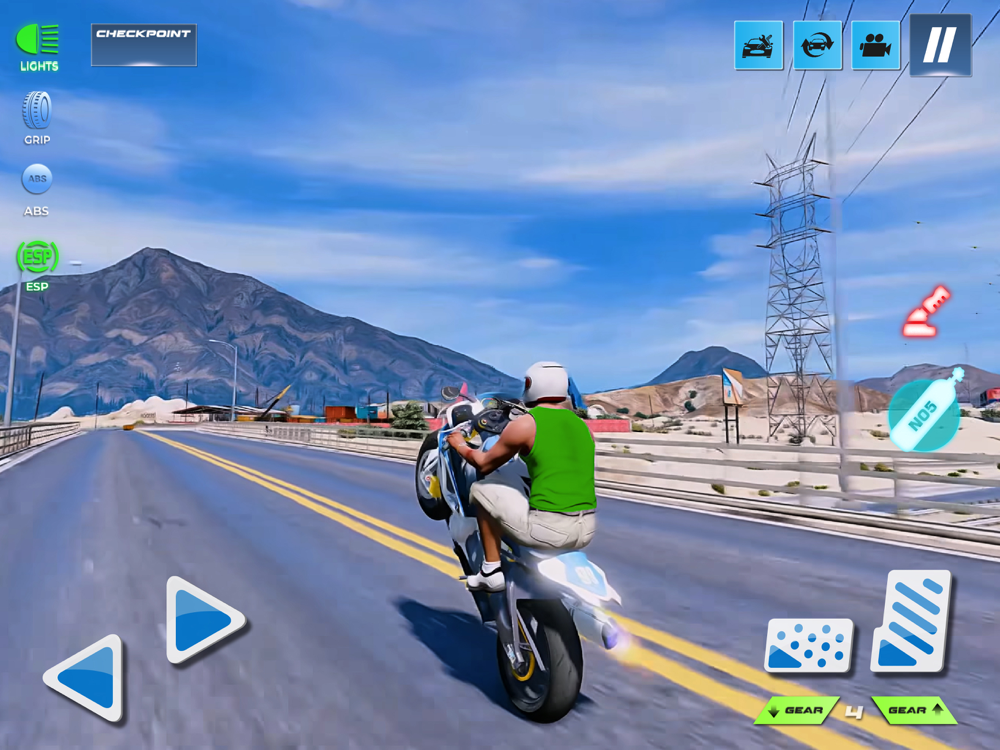Pull the red handbrake lever icon

pos(927,312)
